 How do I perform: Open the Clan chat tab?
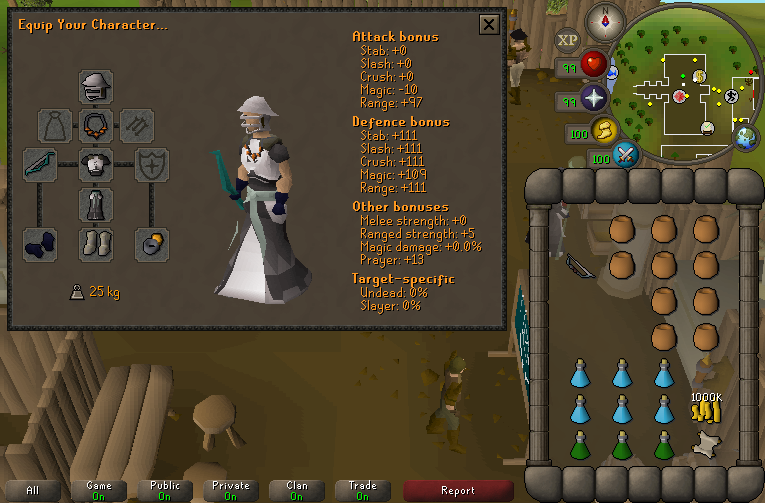coord(297,490)
